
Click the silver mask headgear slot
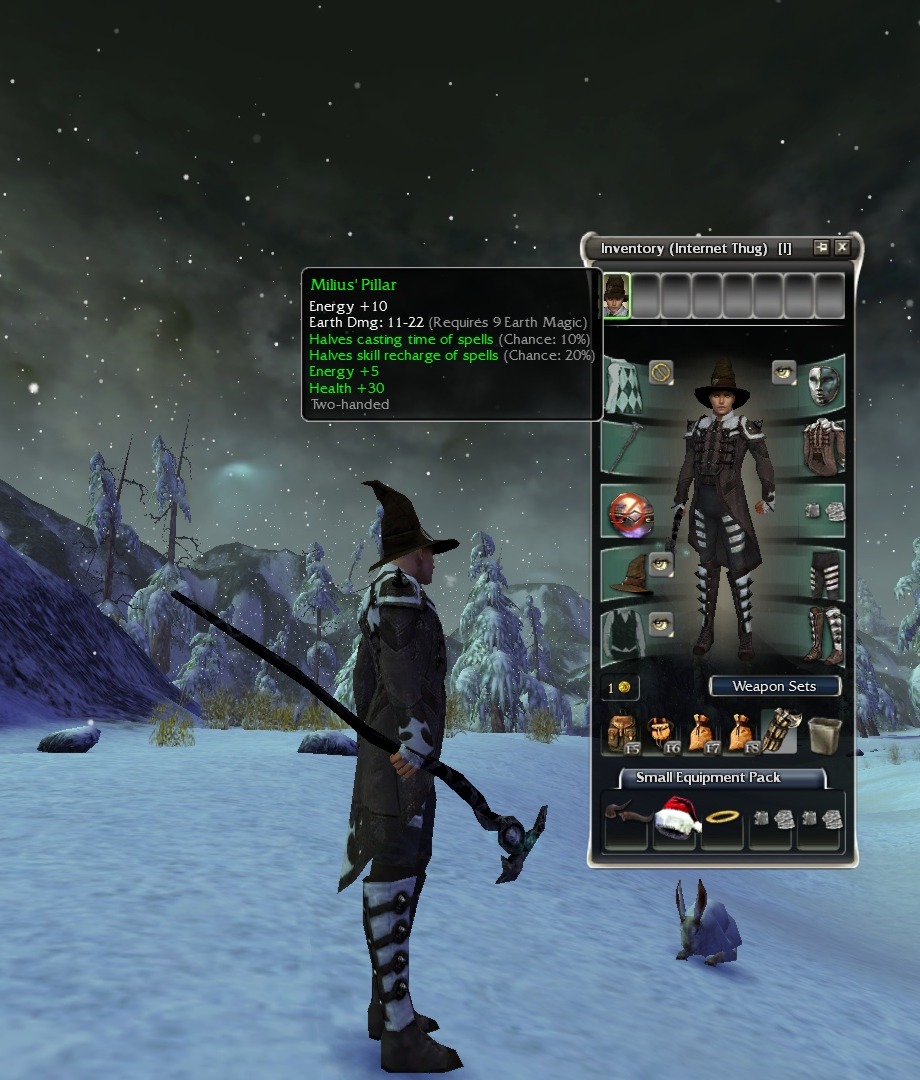824,385
